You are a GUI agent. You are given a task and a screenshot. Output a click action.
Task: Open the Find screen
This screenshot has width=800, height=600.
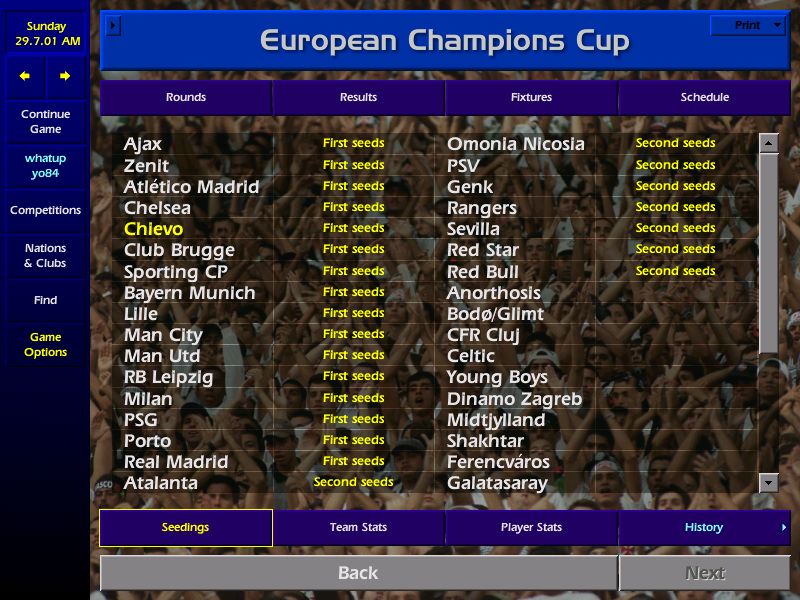tap(46, 300)
